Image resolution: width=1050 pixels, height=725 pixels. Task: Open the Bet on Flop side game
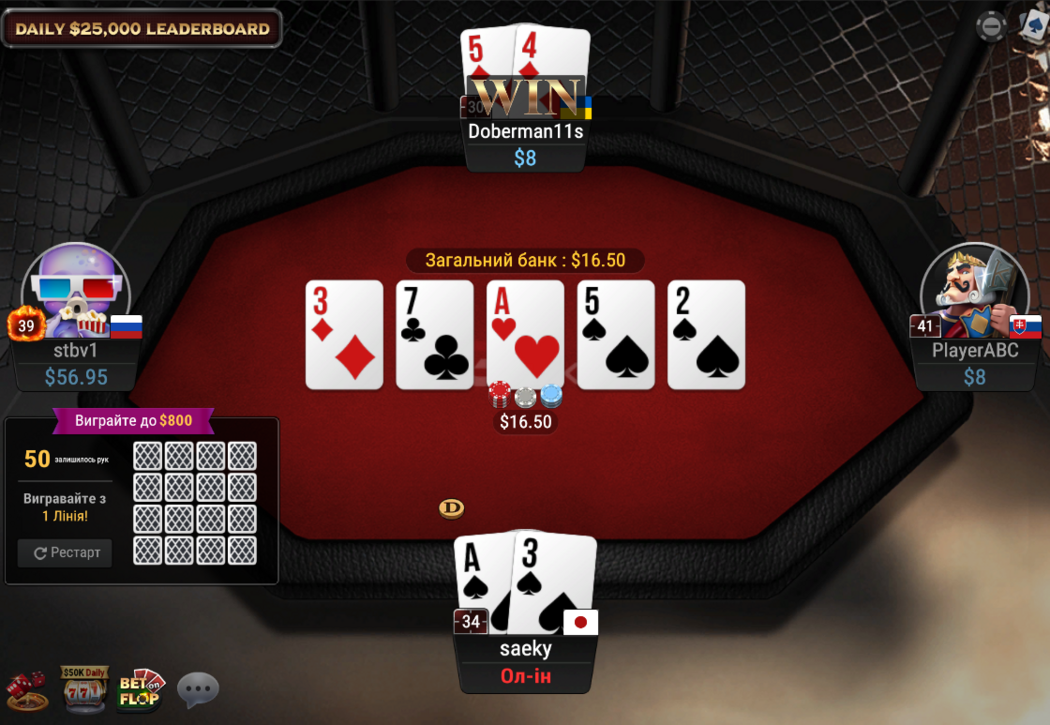pyautogui.click(x=141, y=689)
